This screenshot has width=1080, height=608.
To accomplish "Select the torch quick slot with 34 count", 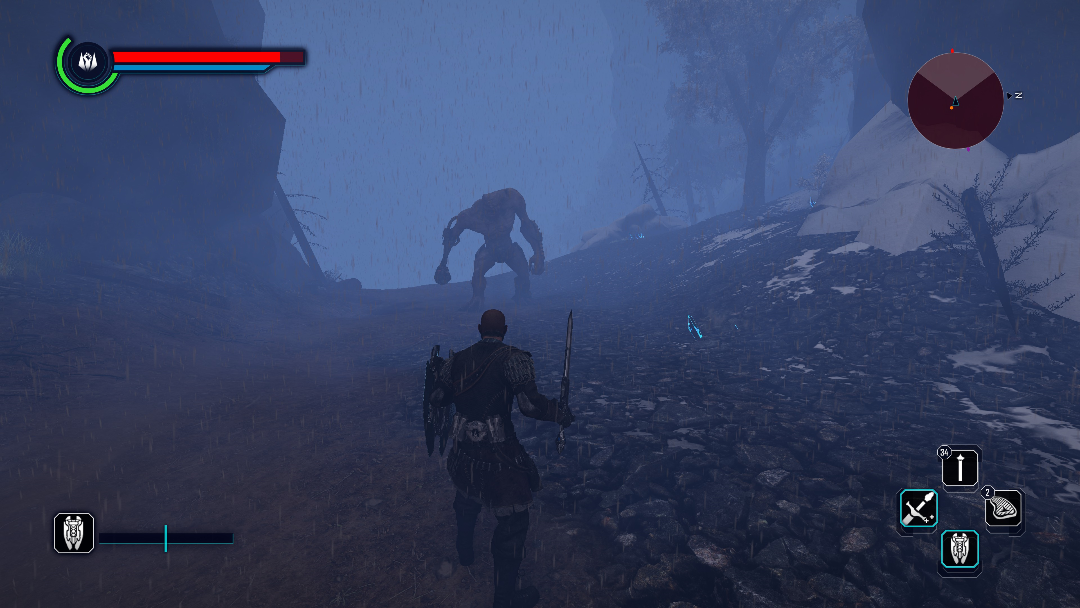I will click(961, 467).
